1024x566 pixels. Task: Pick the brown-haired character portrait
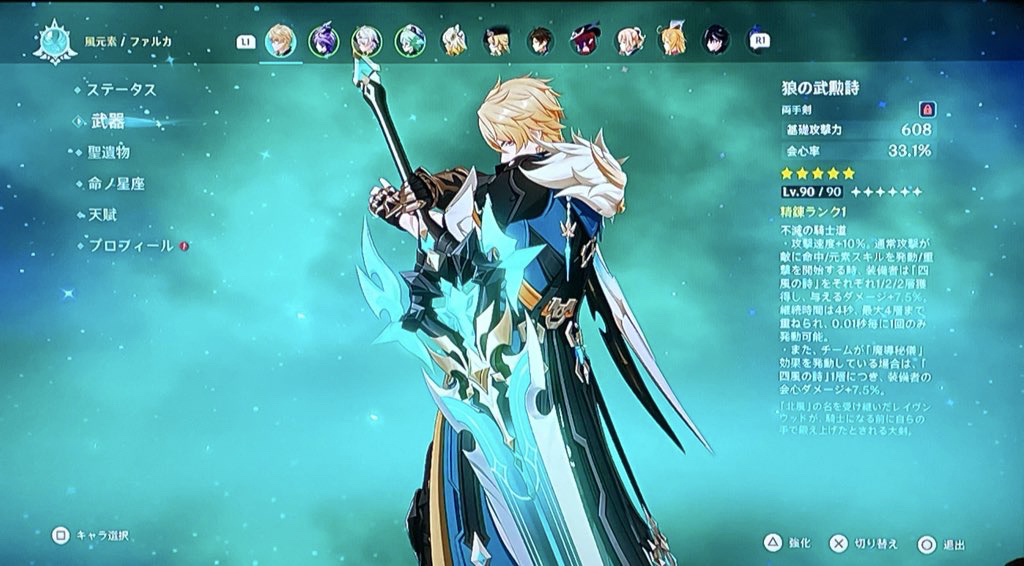point(540,41)
